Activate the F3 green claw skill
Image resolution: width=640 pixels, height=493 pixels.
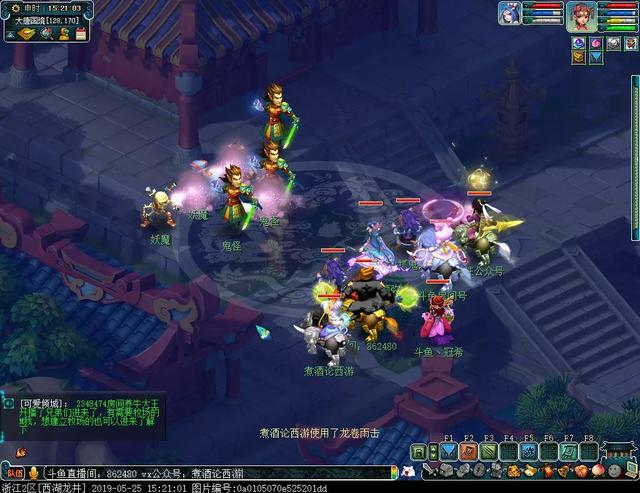(x=488, y=451)
